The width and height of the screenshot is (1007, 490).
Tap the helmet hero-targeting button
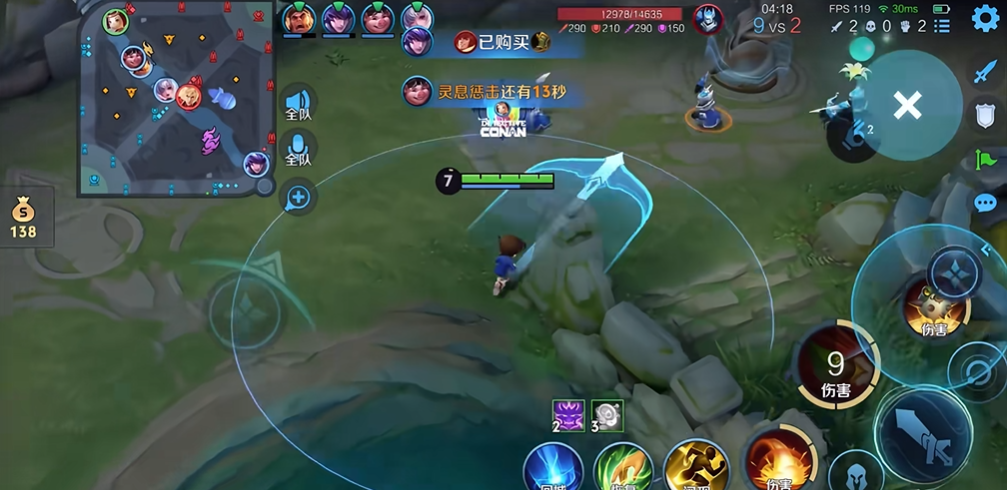click(856, 471)
